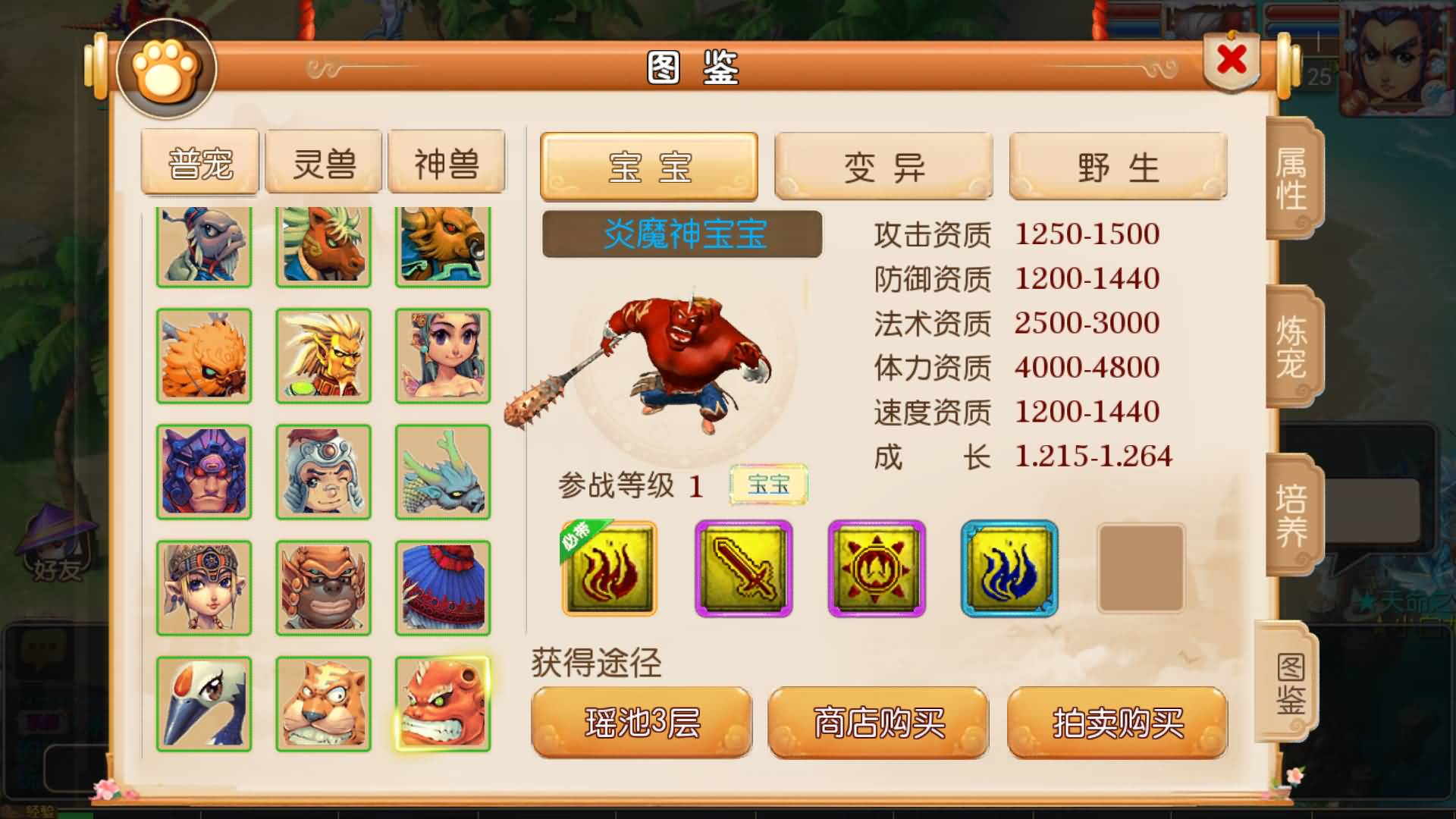Click the 商店购买 button
Screen dimensions: 1456x819
point(878,723)
